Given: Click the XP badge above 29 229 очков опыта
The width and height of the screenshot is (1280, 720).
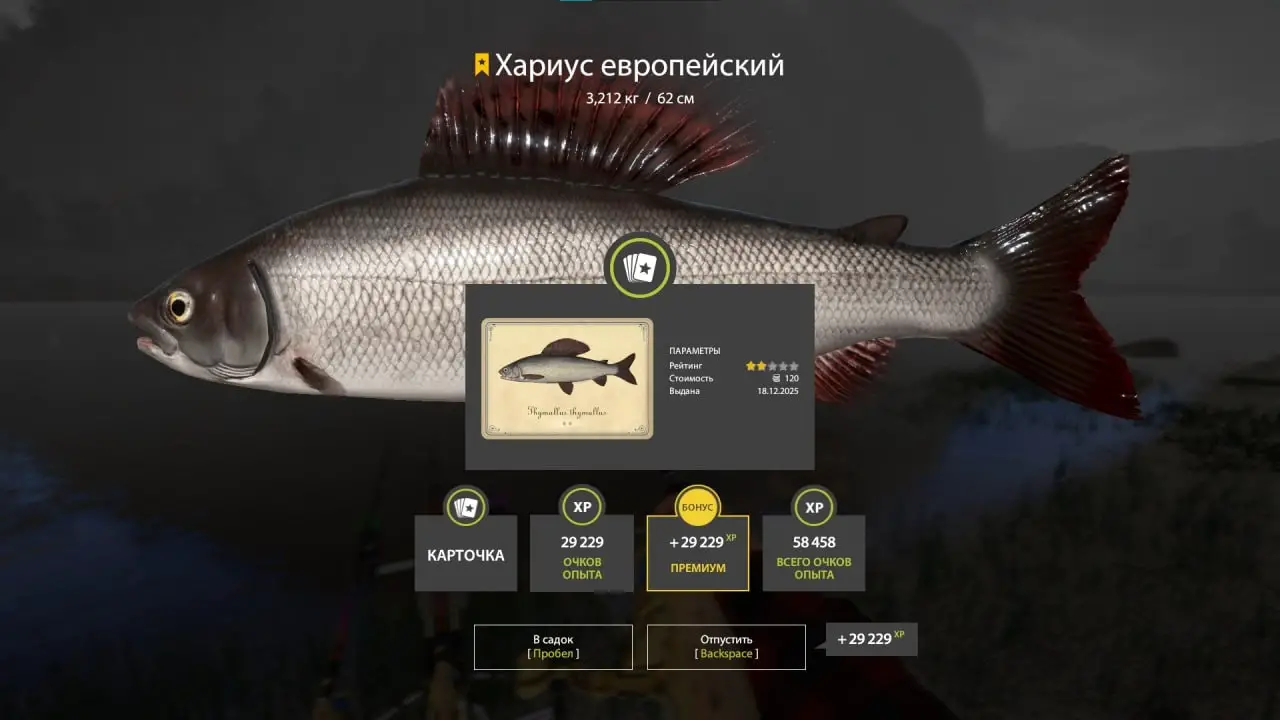Looking at the screenshot, I should (x=581, y=508).
